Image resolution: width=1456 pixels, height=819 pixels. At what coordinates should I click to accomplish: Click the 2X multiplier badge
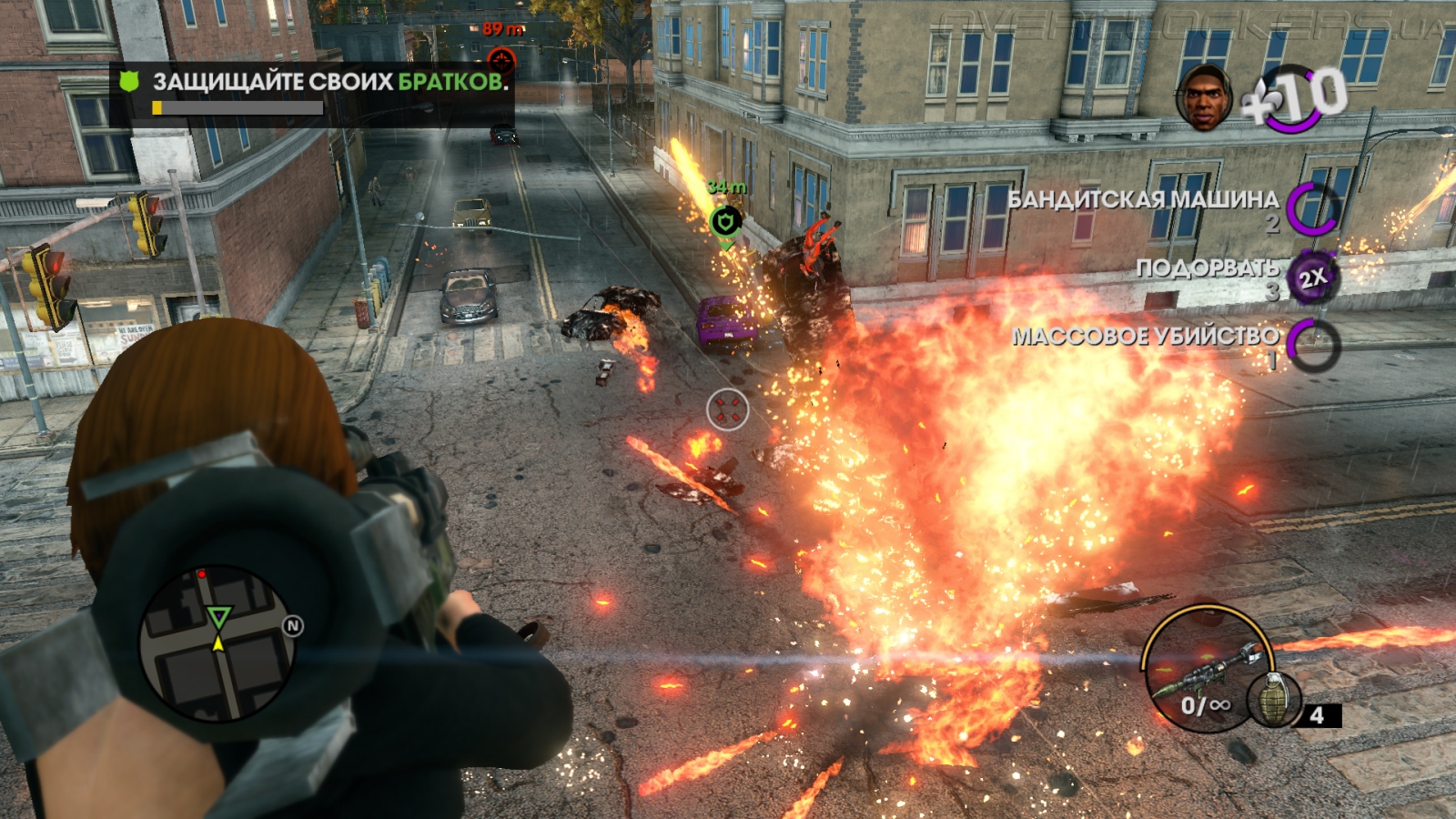click(x=1311, y=278)
